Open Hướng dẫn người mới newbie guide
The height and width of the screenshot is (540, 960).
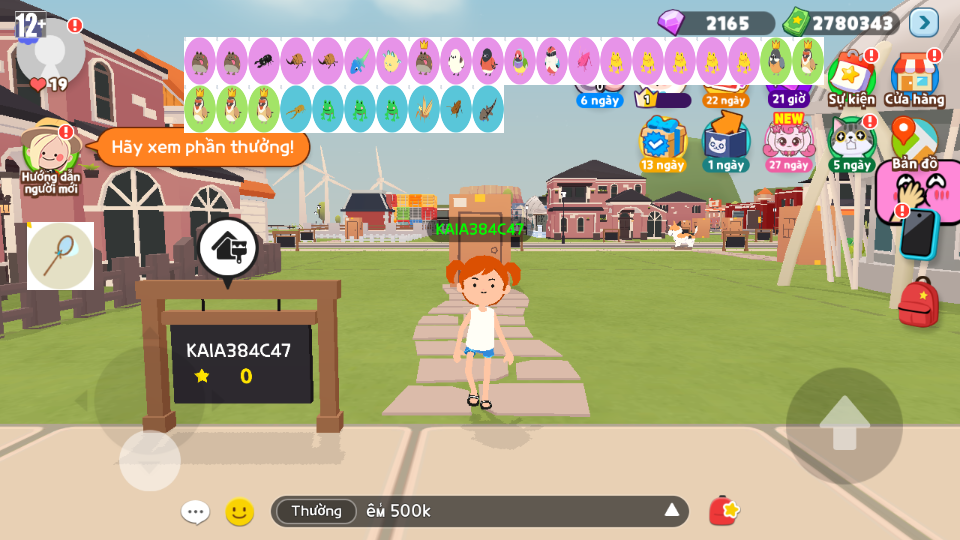click(x=50, y=155)
